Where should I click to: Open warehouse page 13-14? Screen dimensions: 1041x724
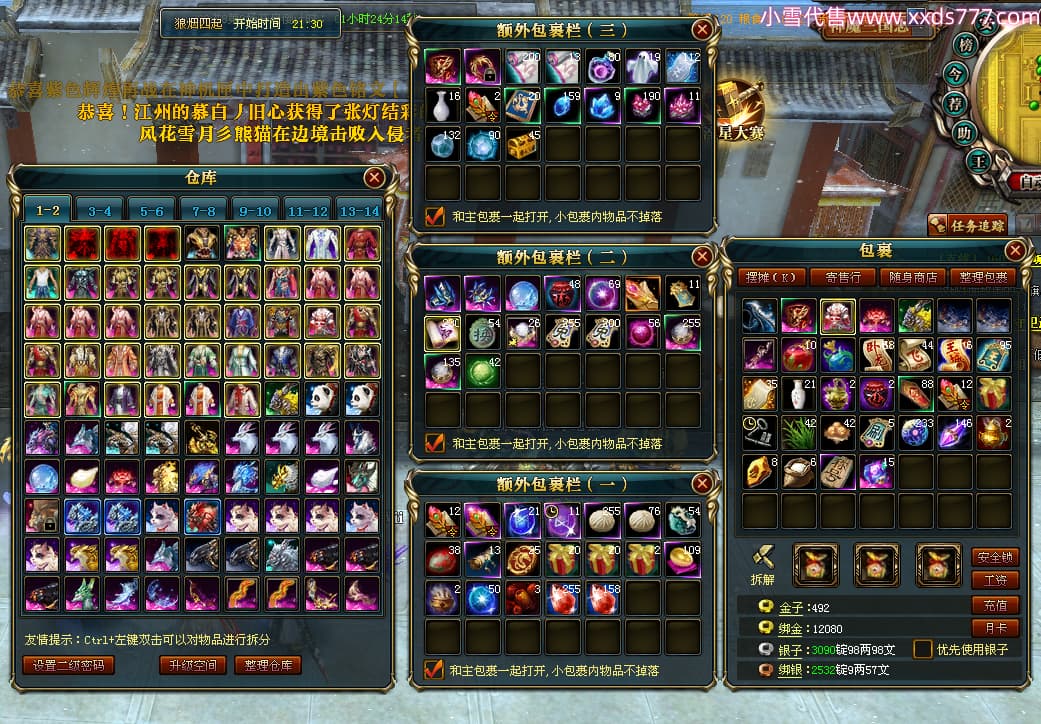(359, 210)
